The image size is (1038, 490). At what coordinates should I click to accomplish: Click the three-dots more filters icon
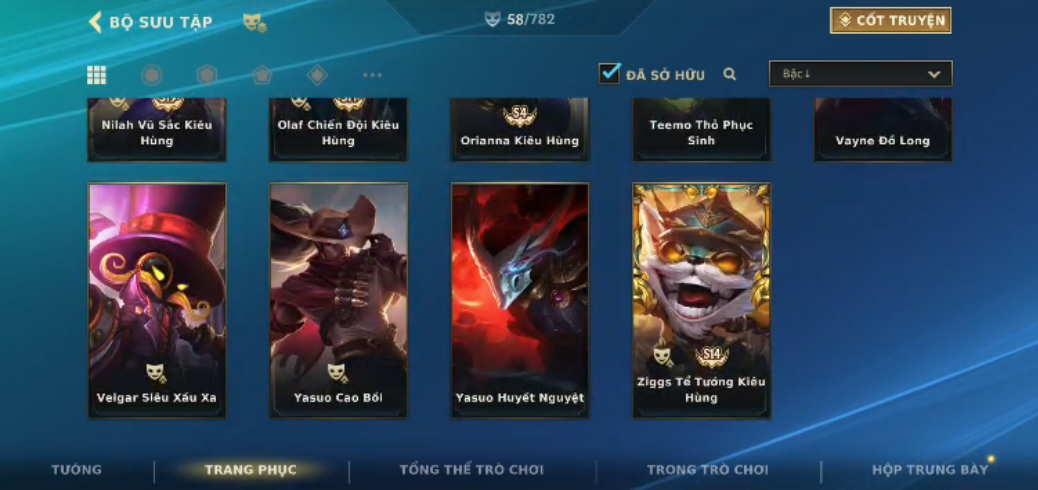(x=372, y=75)
